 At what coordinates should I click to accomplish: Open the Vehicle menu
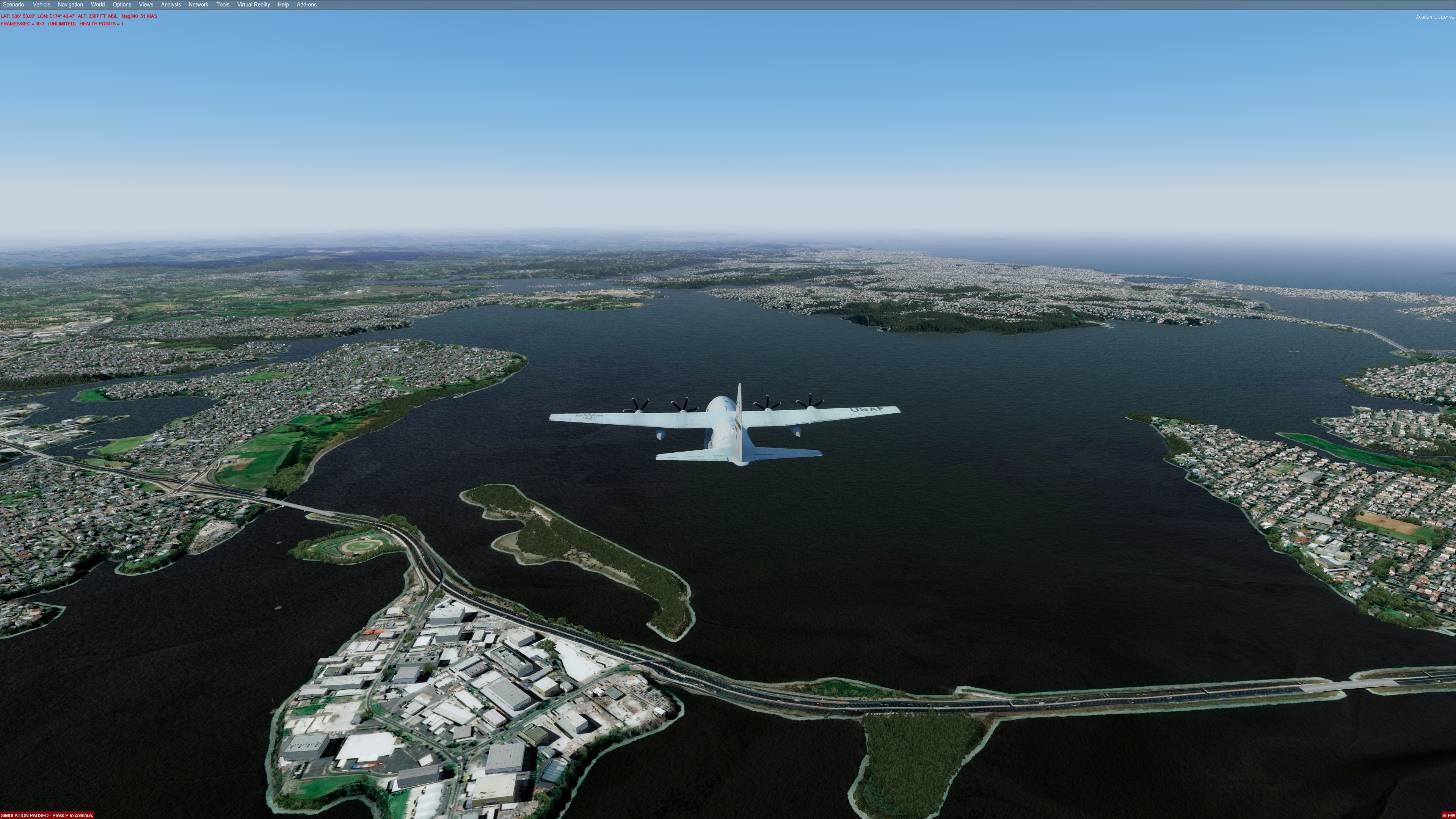coord(41,5)
